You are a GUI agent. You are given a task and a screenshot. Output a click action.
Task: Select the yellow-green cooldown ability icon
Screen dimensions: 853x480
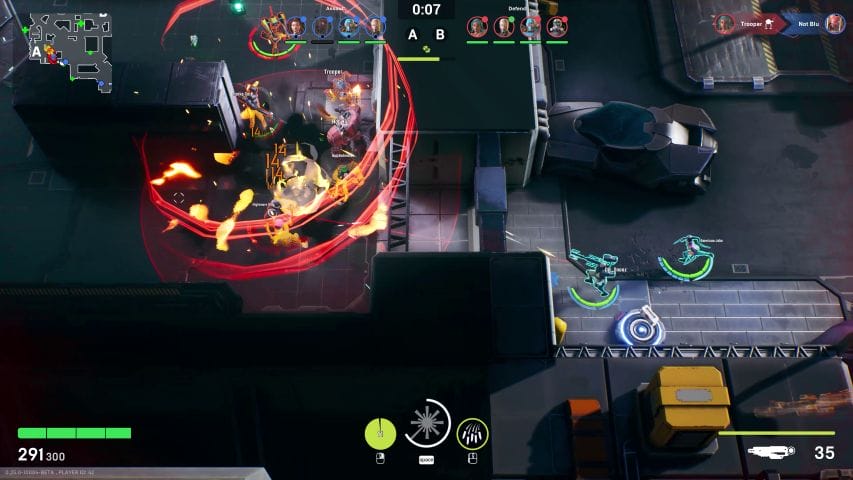pos(380,433)
